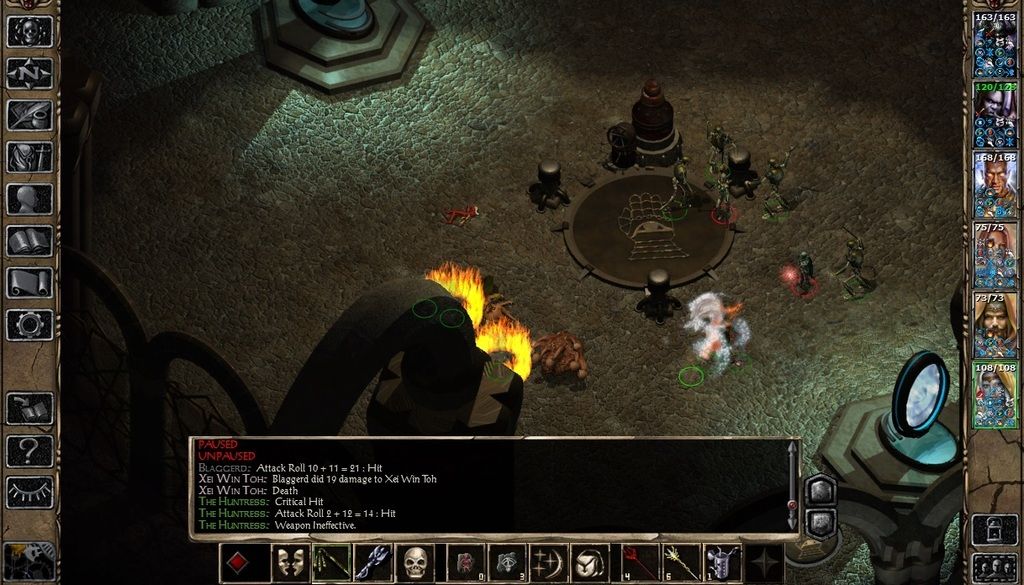Open priest scroll from the sidebar
The image size is (1024, 585).
tap(29, 283)
